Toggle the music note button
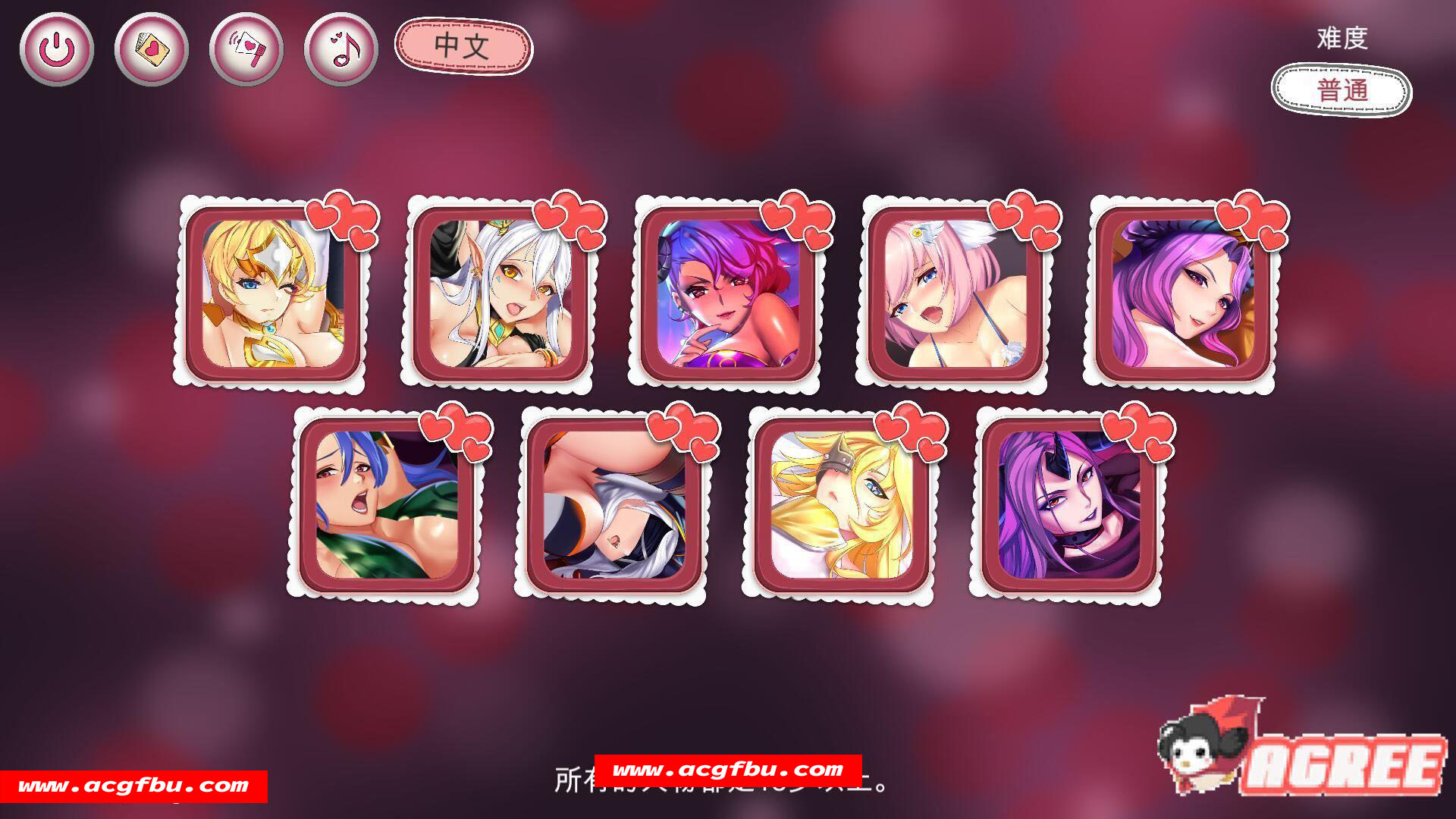Viewport: 1456px width, 819px height. click(x=341, y=49)
